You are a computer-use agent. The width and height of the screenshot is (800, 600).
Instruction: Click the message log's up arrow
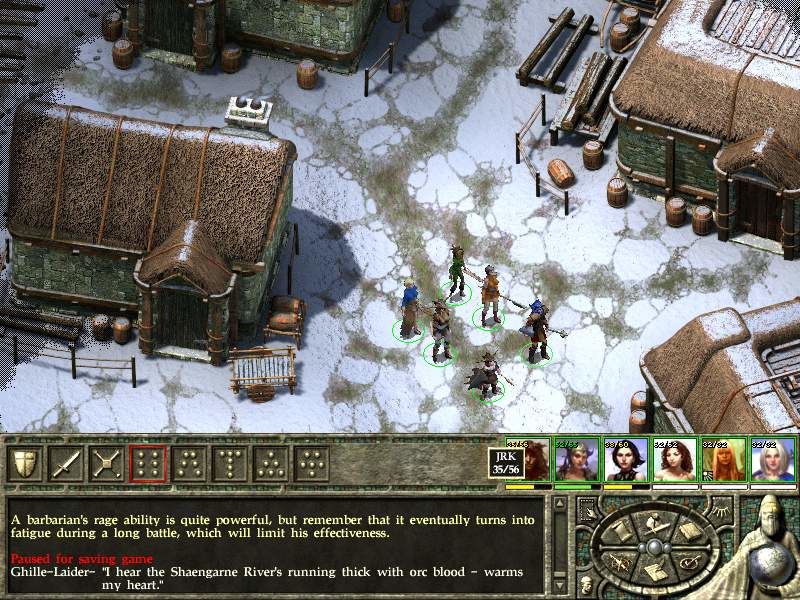point(560,503)
